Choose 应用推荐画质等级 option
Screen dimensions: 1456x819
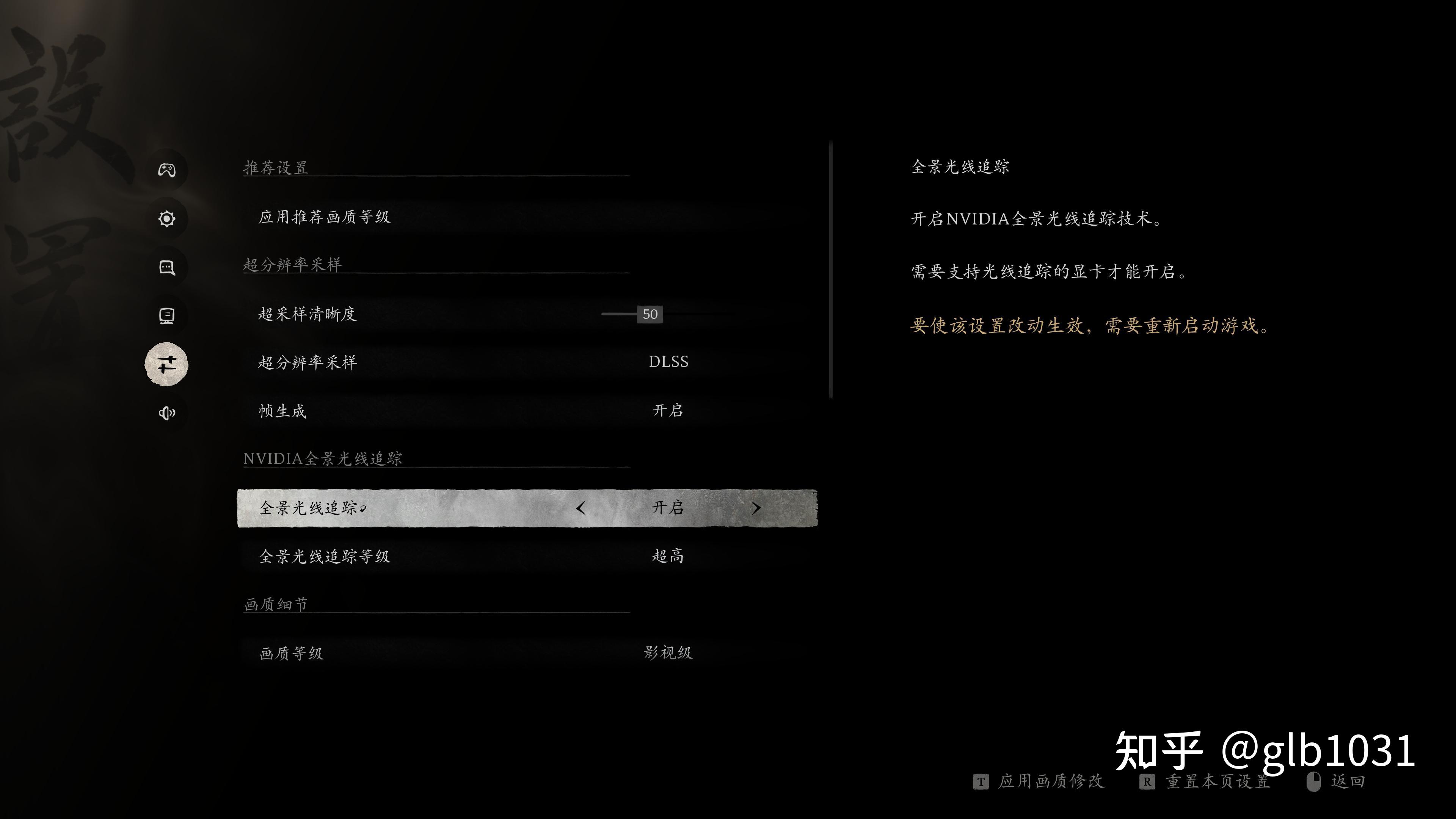(325, 217)
